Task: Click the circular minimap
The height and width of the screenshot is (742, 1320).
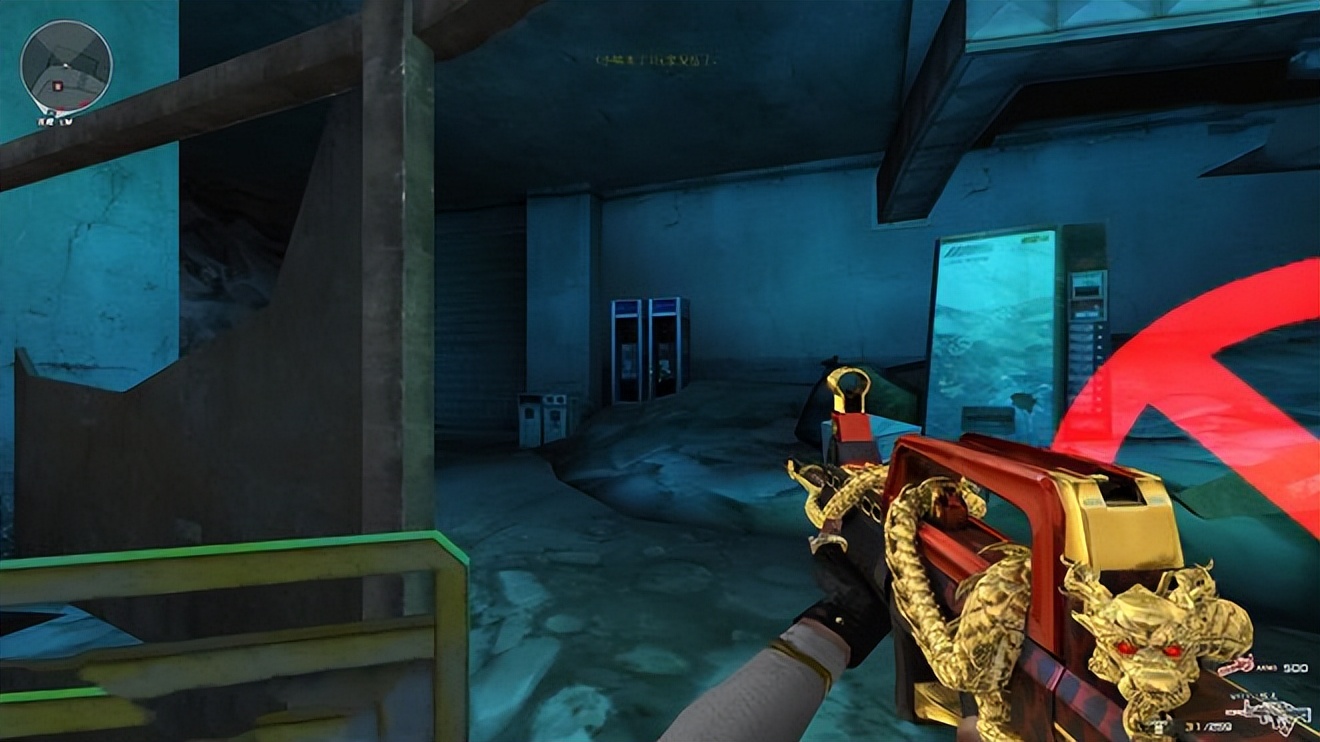Action: tap(66, 66)
